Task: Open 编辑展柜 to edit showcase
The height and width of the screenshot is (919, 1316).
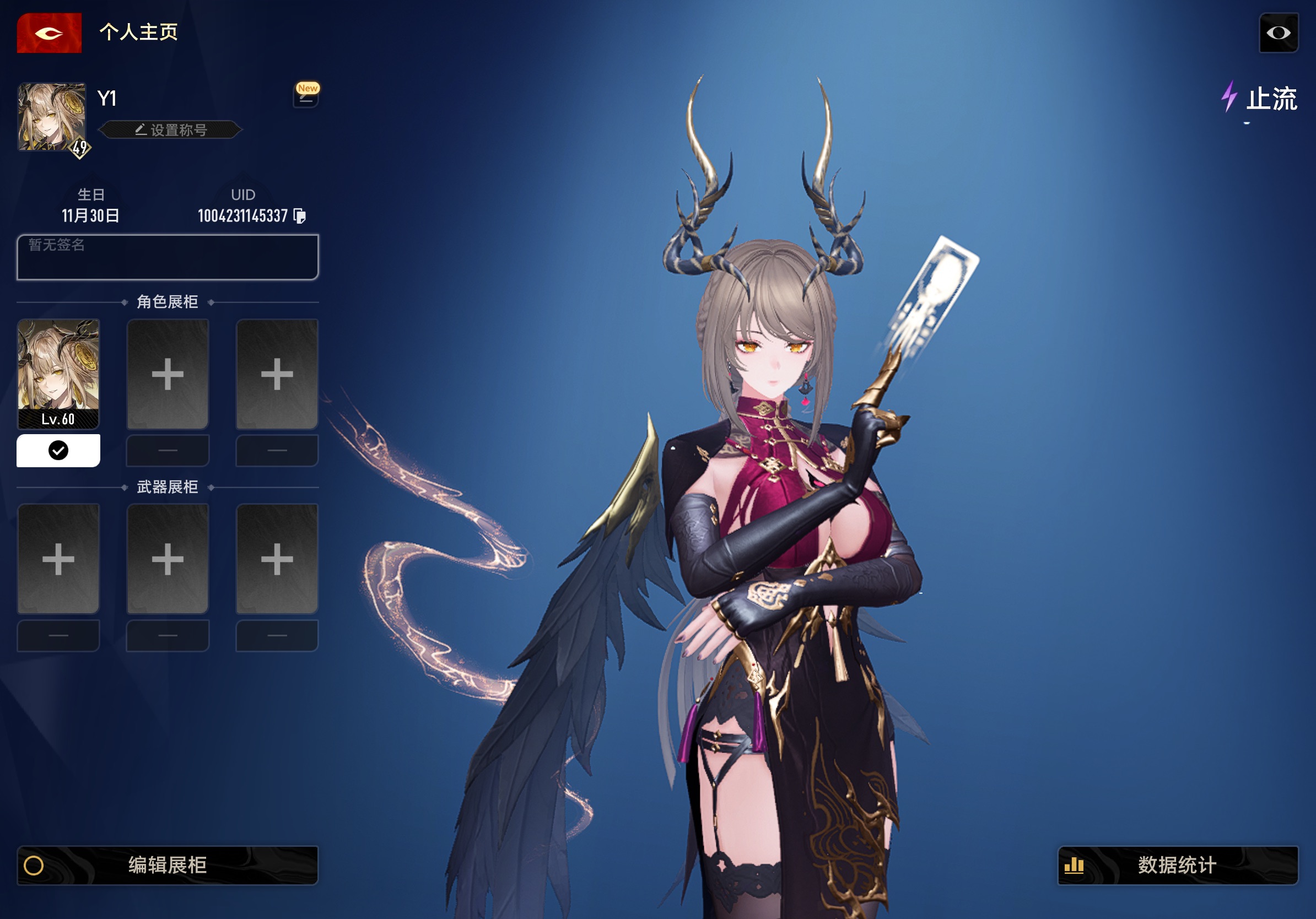Action: click(x=168, y=865)
